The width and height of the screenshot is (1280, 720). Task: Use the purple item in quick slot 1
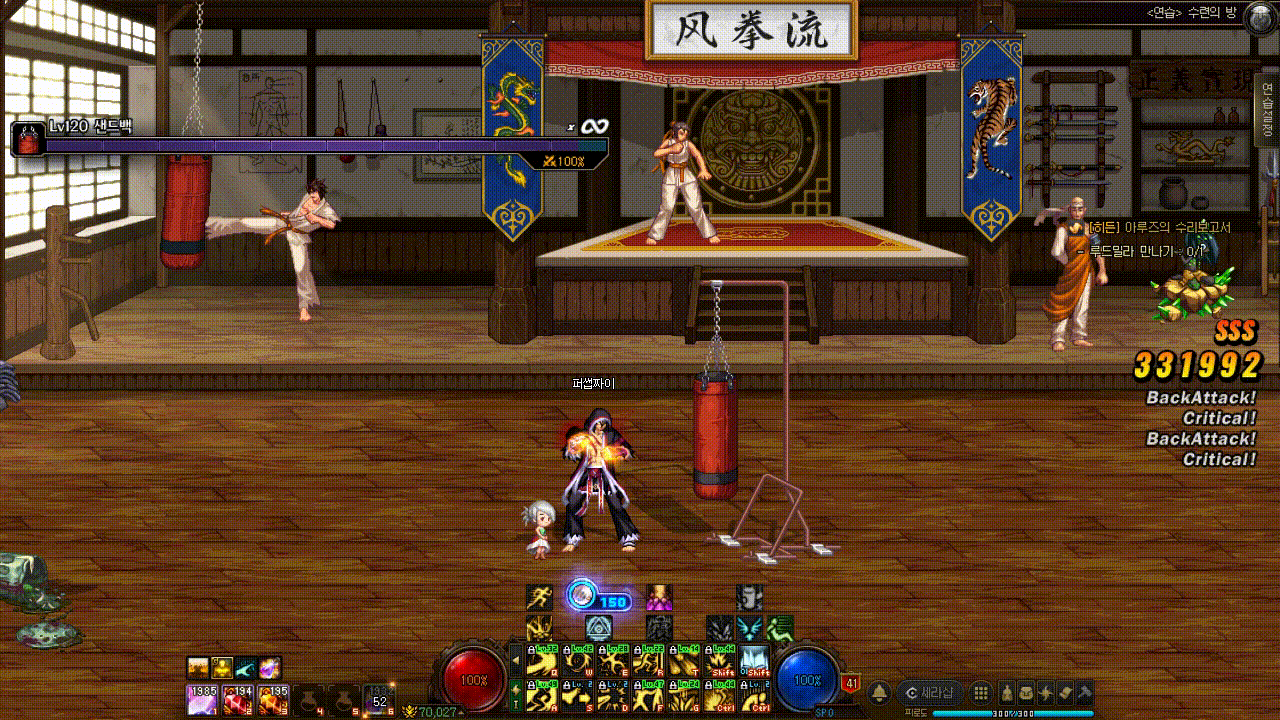(x=201, y=700)
